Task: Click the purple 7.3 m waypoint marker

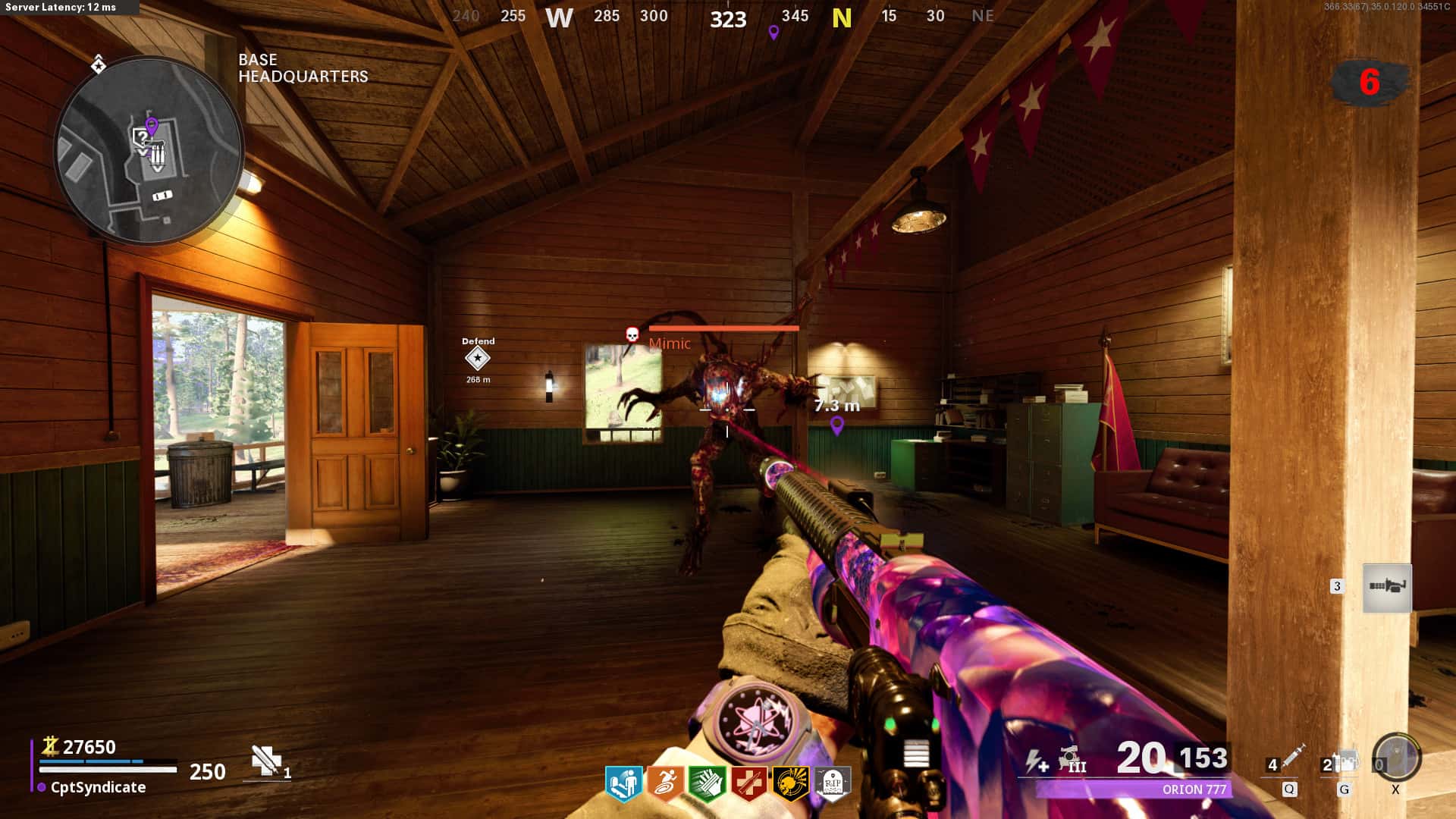Action: tap(836, 425)
